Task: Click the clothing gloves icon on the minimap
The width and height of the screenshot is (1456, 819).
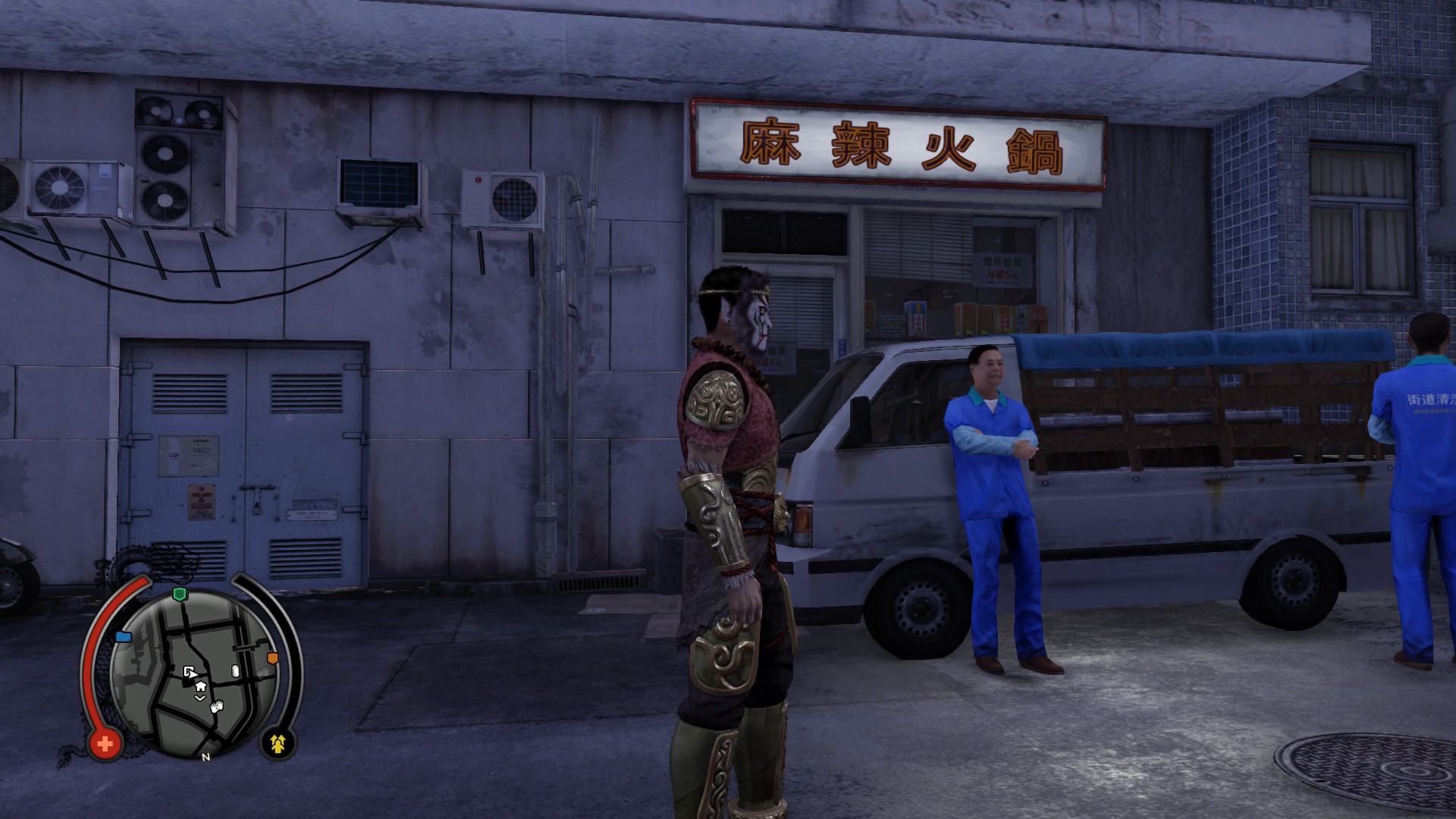Action: click(x=216, y=708)
